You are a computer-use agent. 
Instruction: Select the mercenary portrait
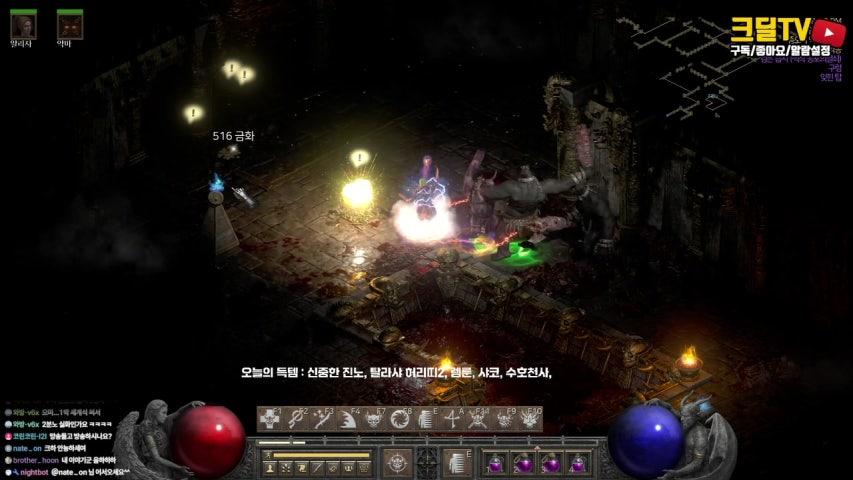pyautogui.click(x=23, y=23)
